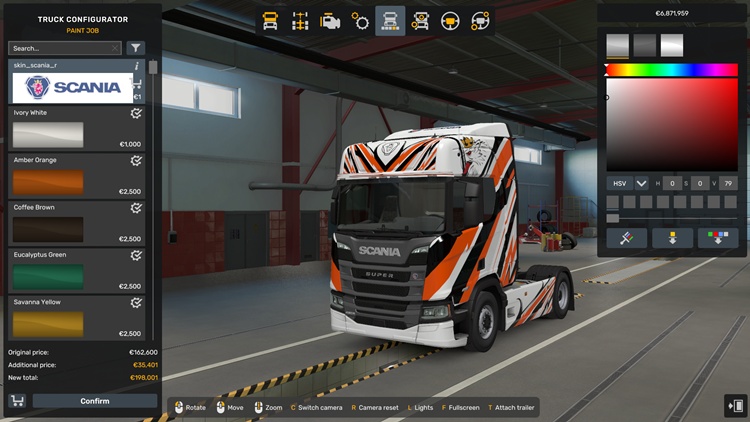Select Coffee Brown paint
This screenshot has width=750, height=422.
coord(48,229)
